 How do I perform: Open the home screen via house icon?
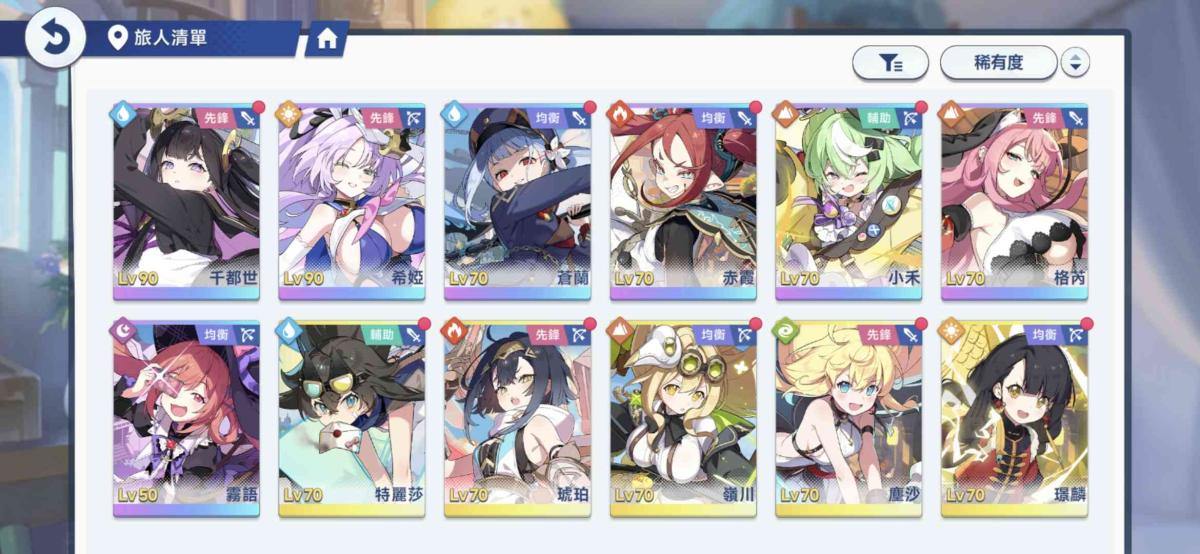tap(326, 39)
